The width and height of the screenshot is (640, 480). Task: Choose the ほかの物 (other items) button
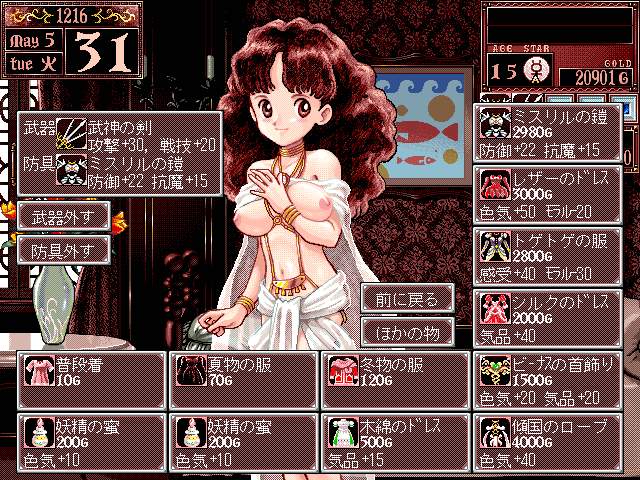408,331
